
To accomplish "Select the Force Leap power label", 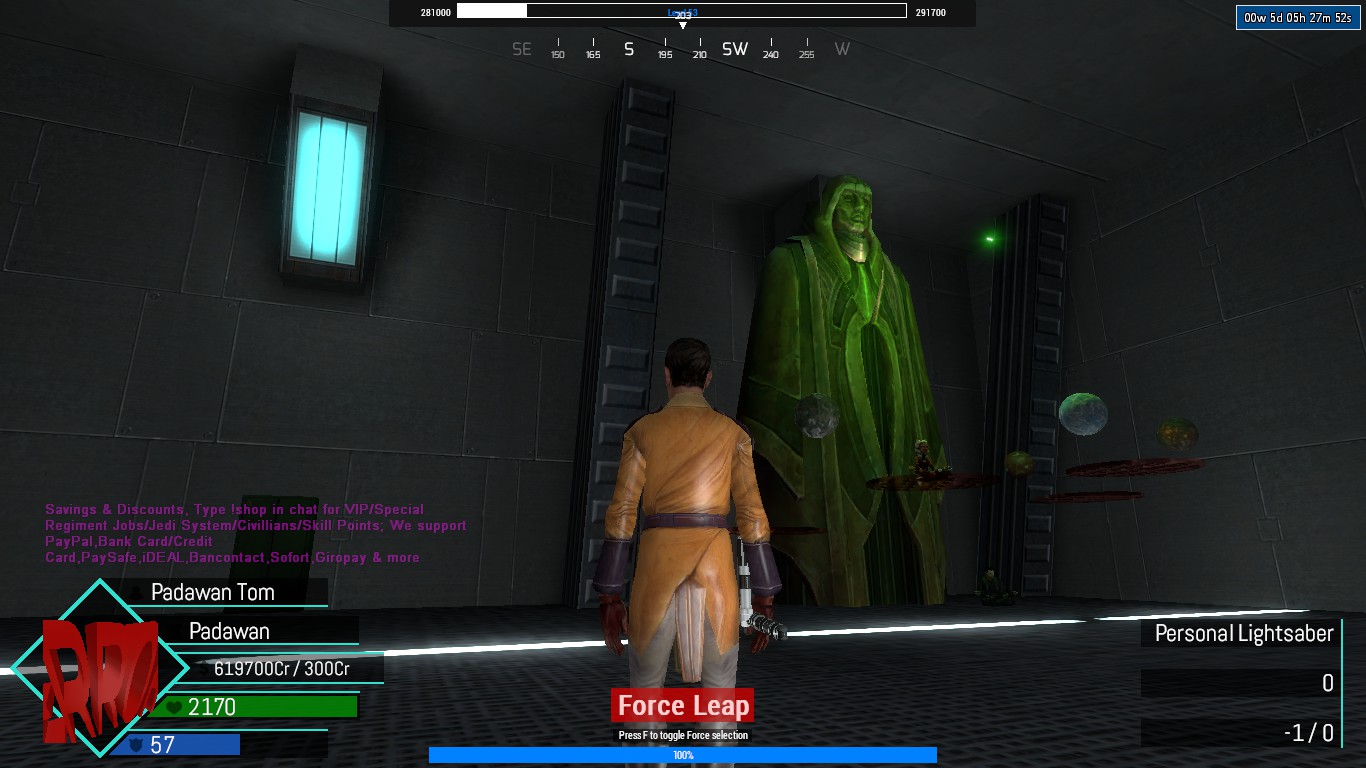I will point(683,706).
